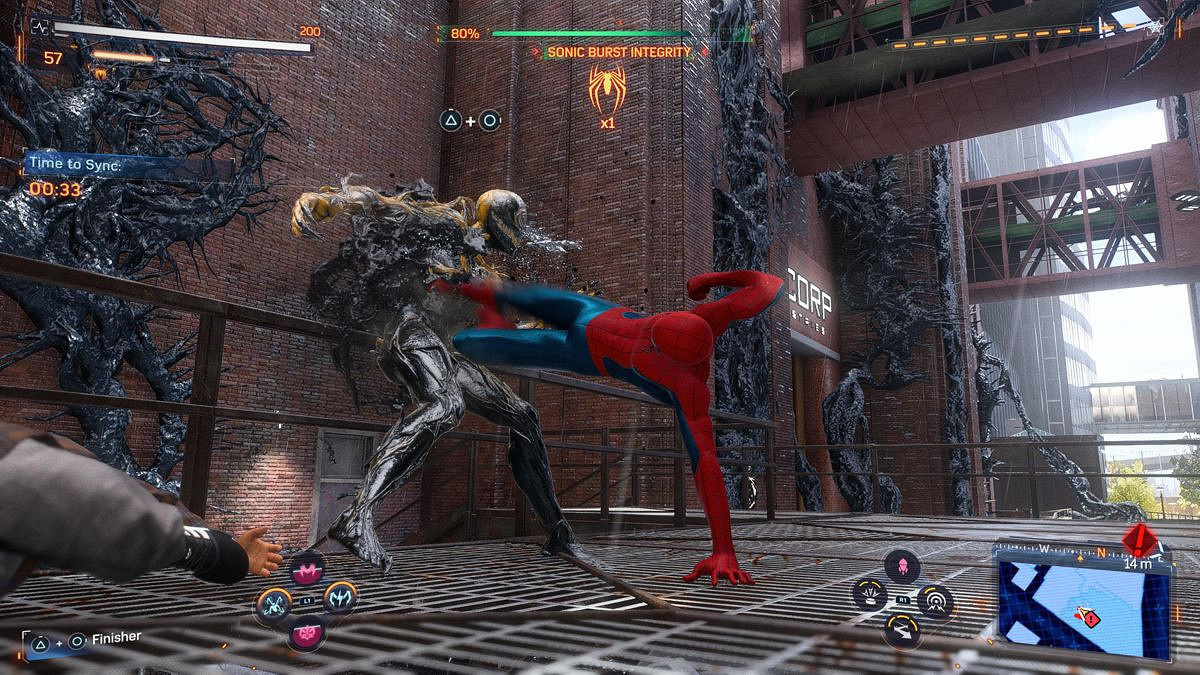Trigger the blue lightning-bolt spider-arms ability

(x=340, y=598)
